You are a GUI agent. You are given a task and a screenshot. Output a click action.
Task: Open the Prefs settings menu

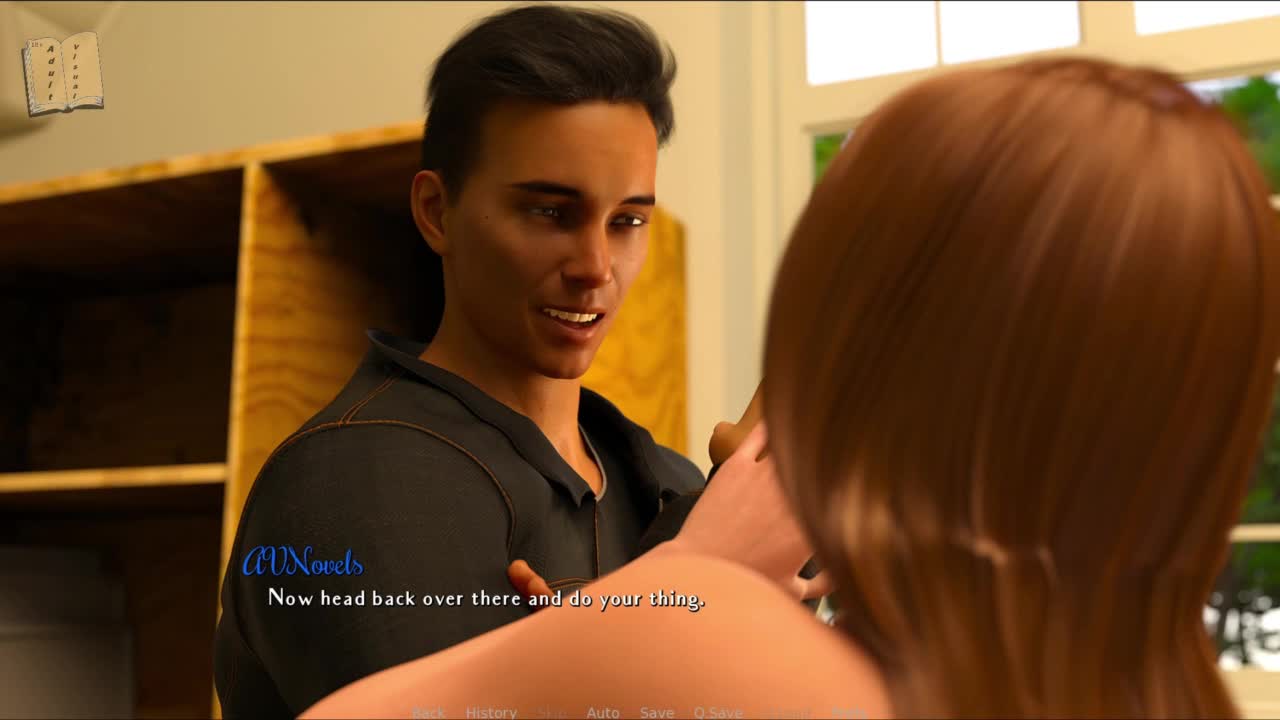(849, 713)
